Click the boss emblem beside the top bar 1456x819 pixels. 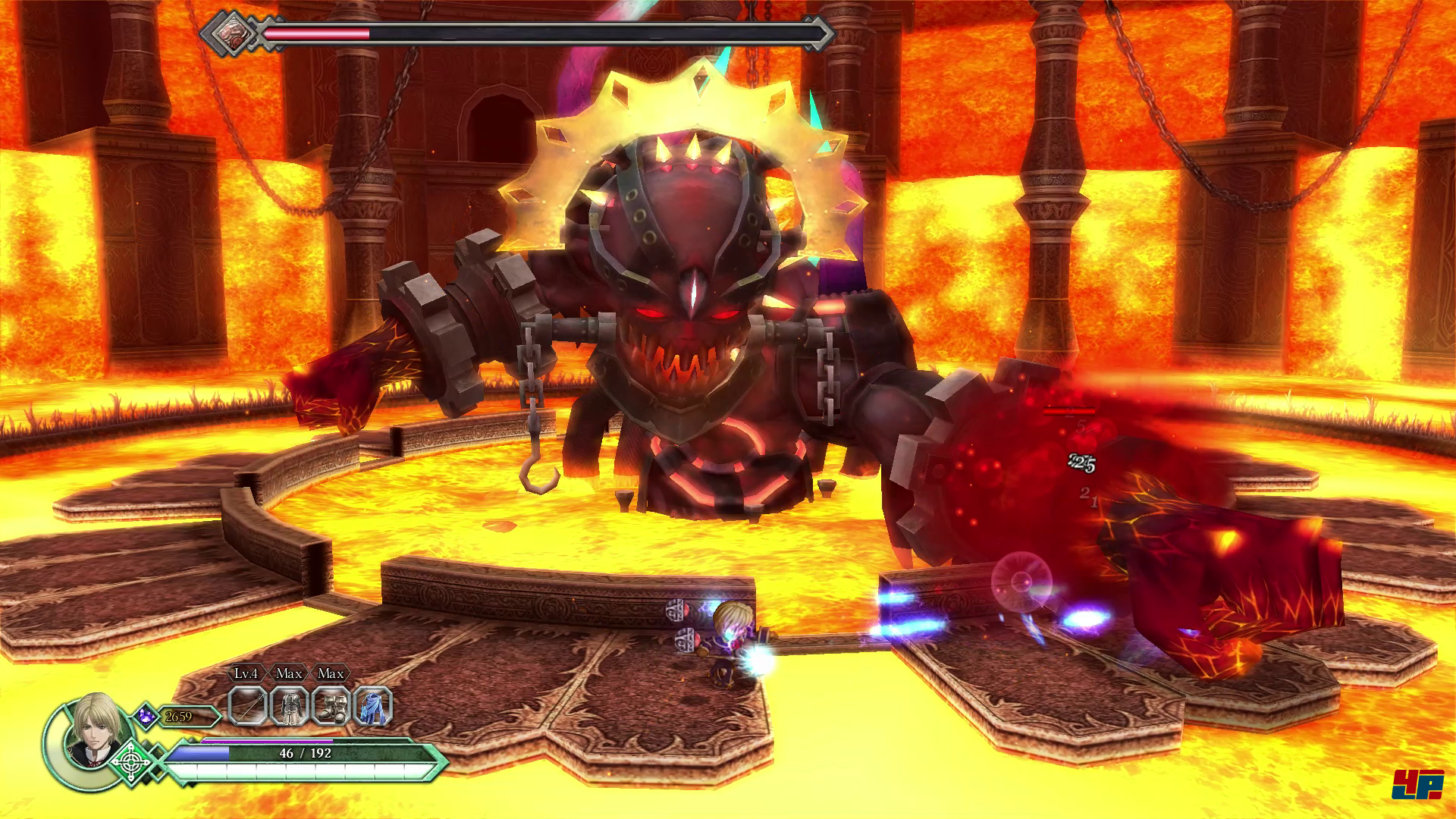click(227, 33)
